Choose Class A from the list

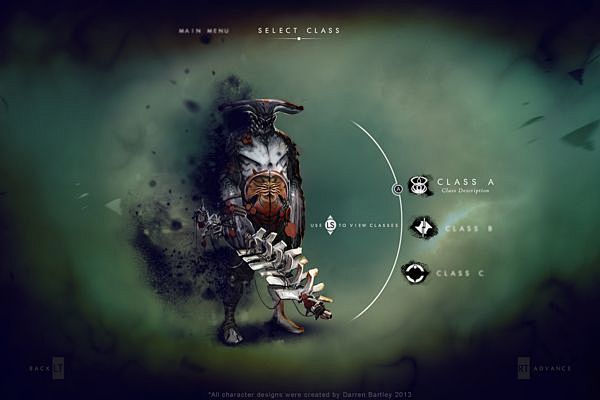[x=465, y=182]
